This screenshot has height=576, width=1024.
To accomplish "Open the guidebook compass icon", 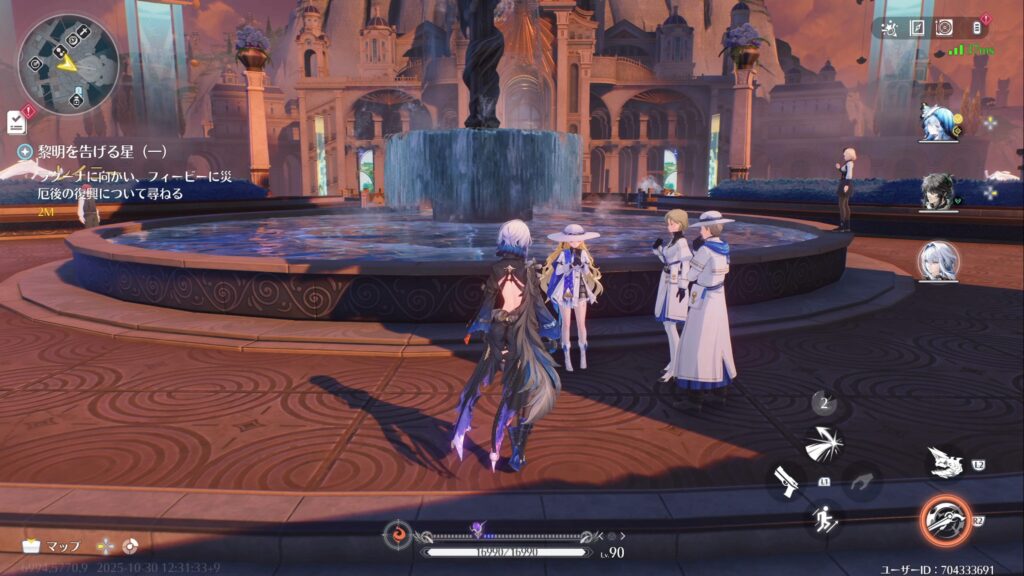I will (x=917, y=29).
